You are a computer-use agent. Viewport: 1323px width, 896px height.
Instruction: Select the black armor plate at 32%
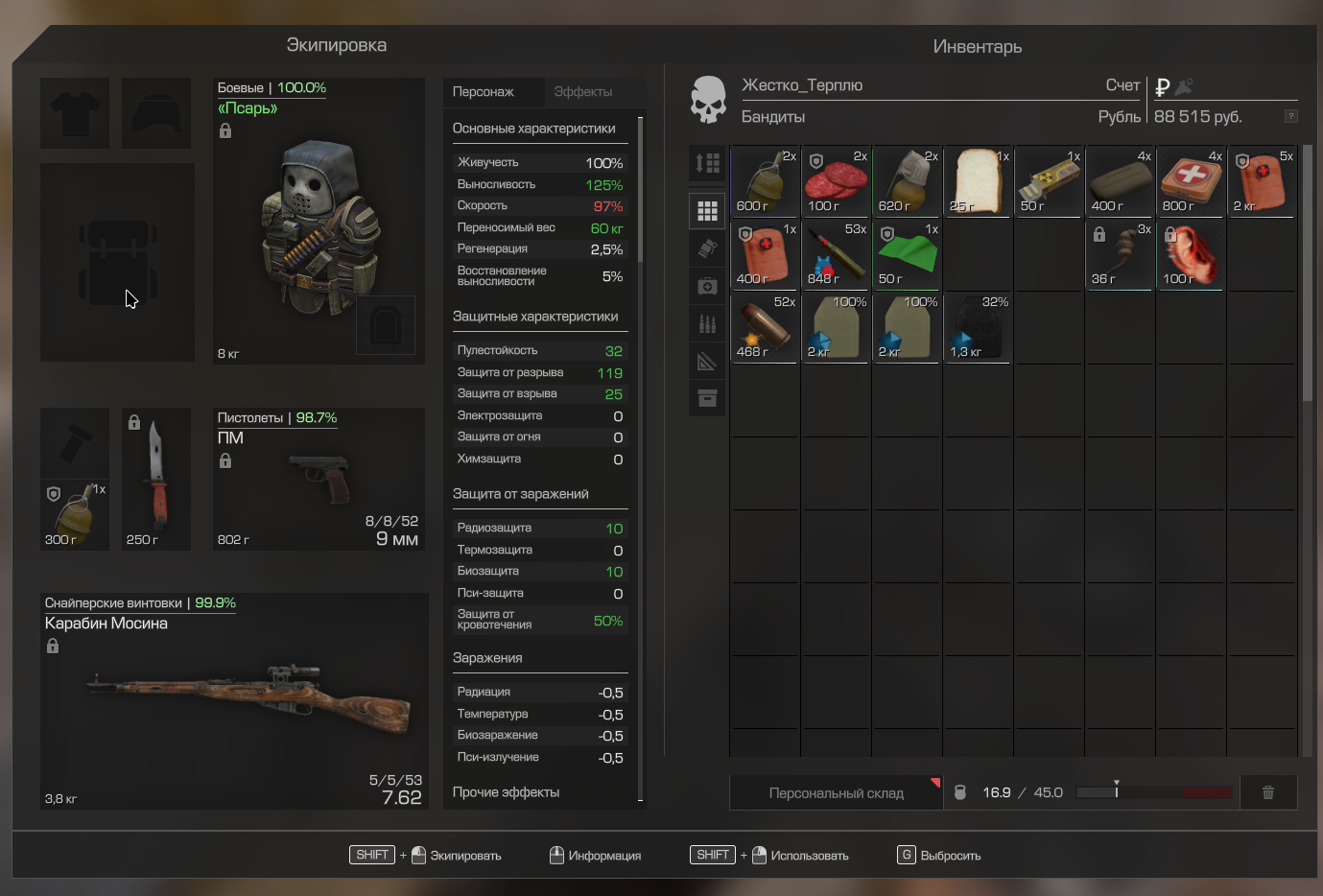click(978, 328)
